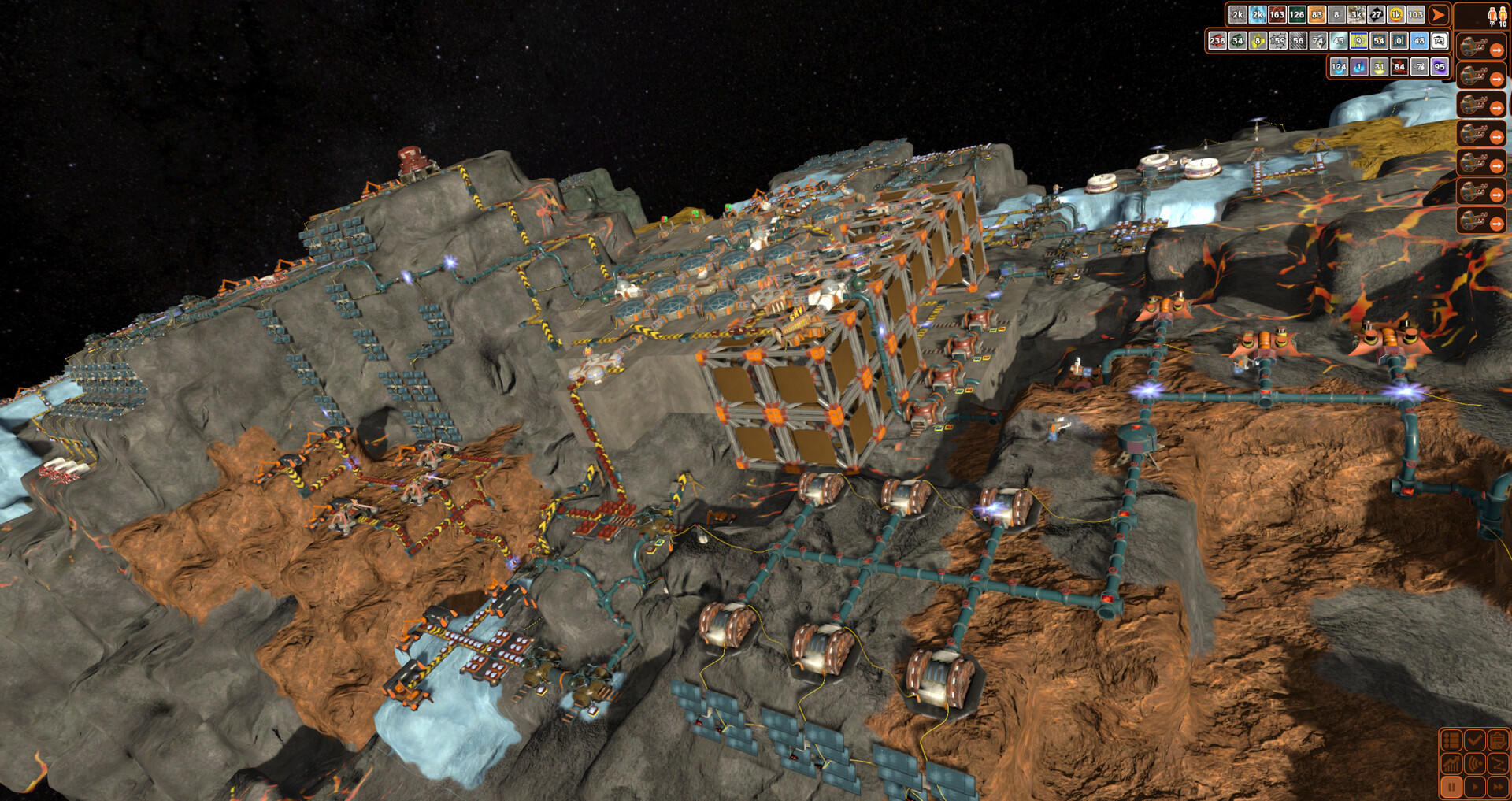Screen dimensions: 1512x801
Task: Toggle the signal waves overlay button
Action: click(1474, 763)
